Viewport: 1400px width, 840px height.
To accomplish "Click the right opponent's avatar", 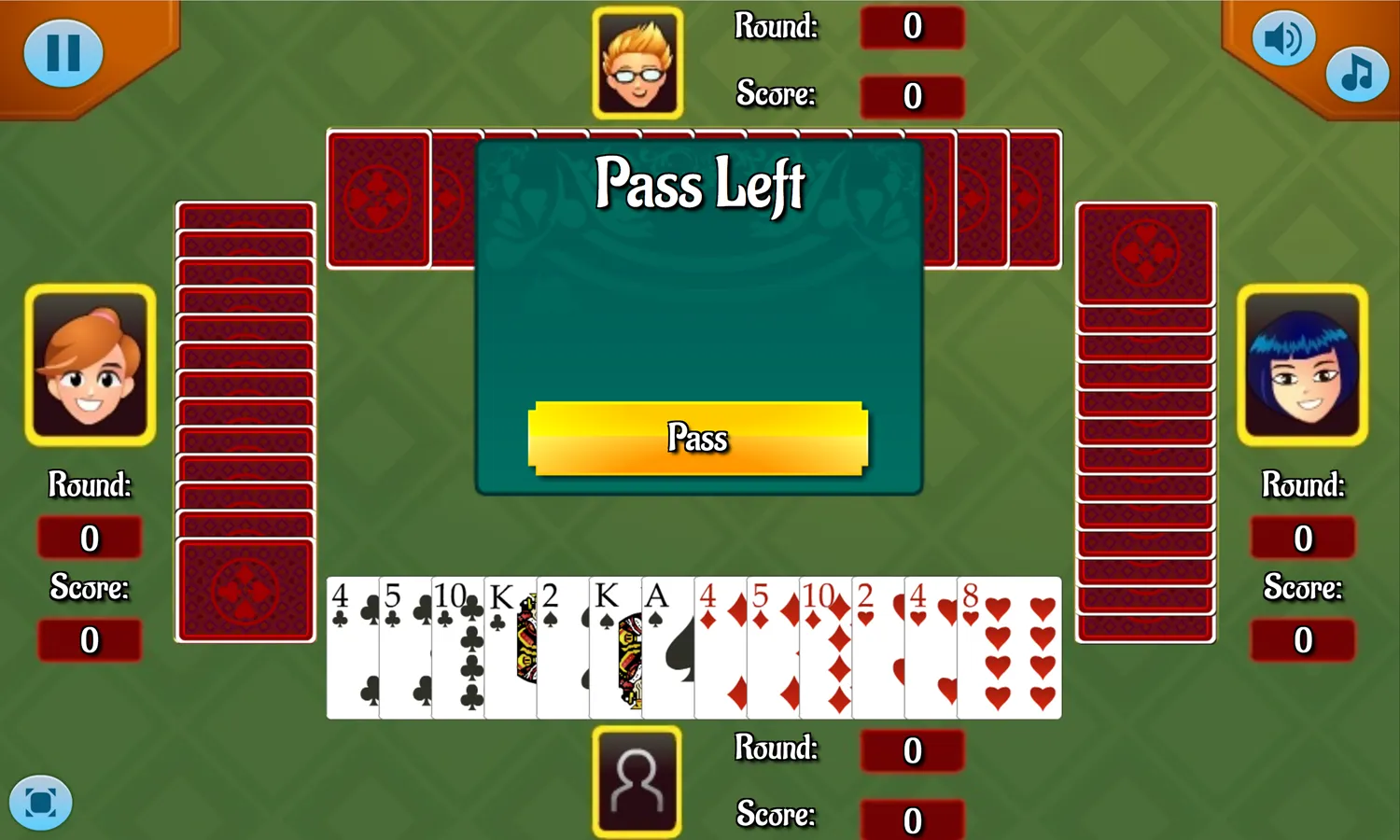I will [1301, 366].
